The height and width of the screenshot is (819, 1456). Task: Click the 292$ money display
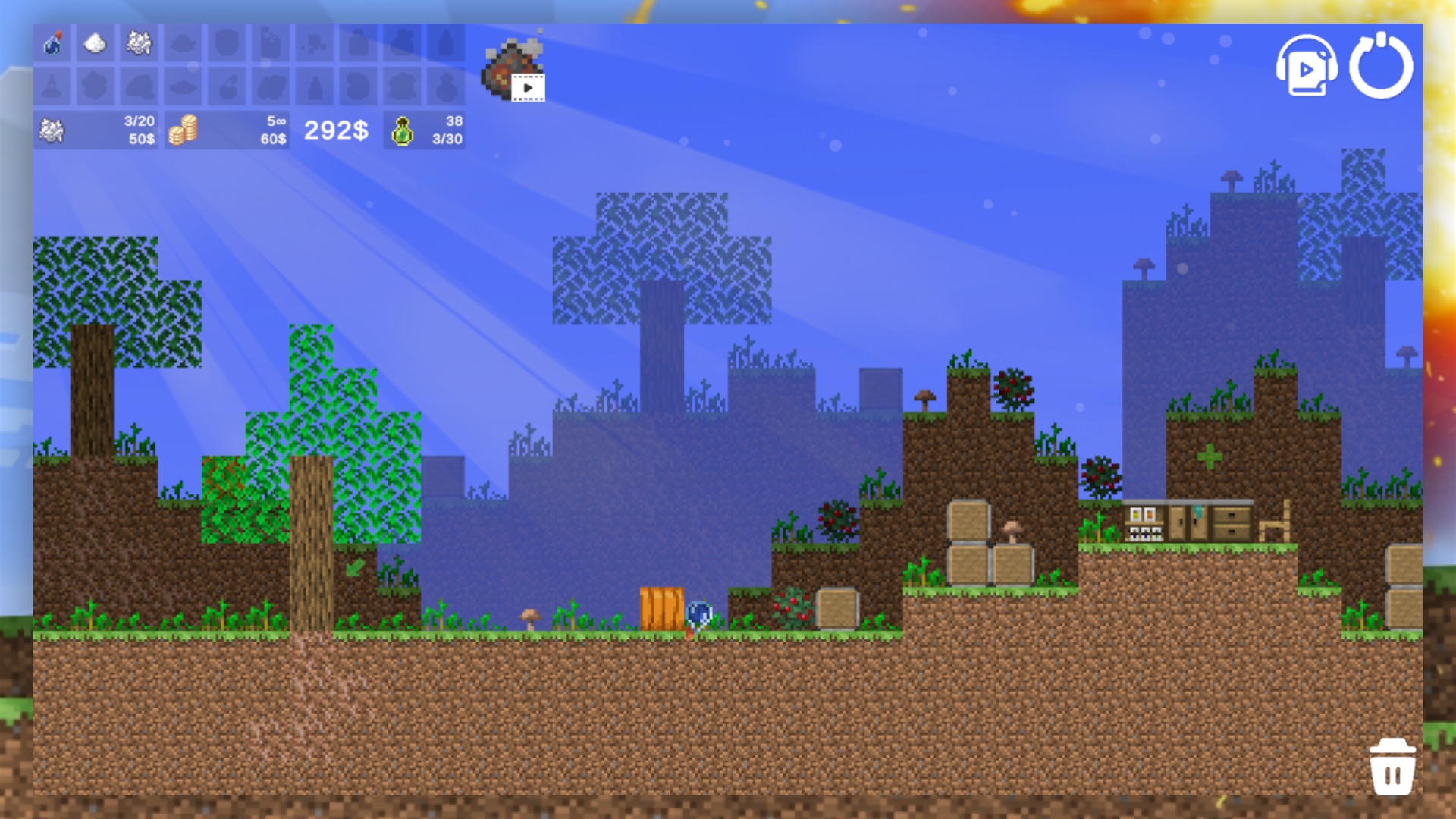point(334,130)
